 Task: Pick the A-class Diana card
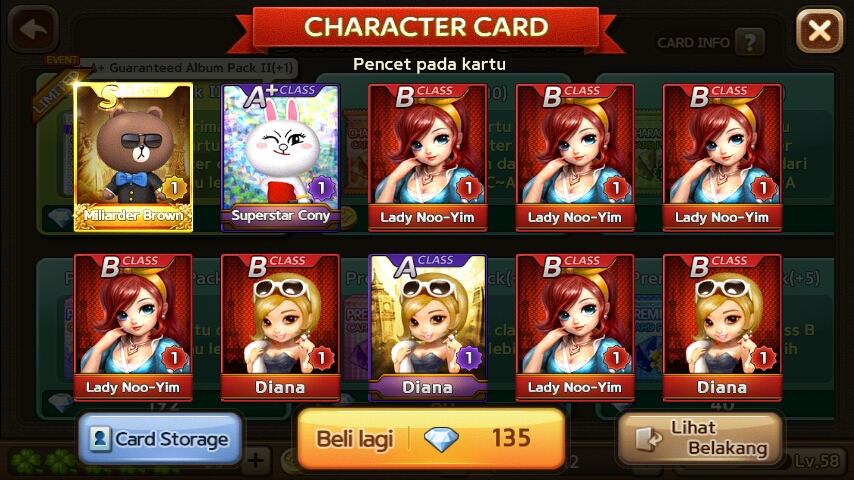click(x=427, y=326)
